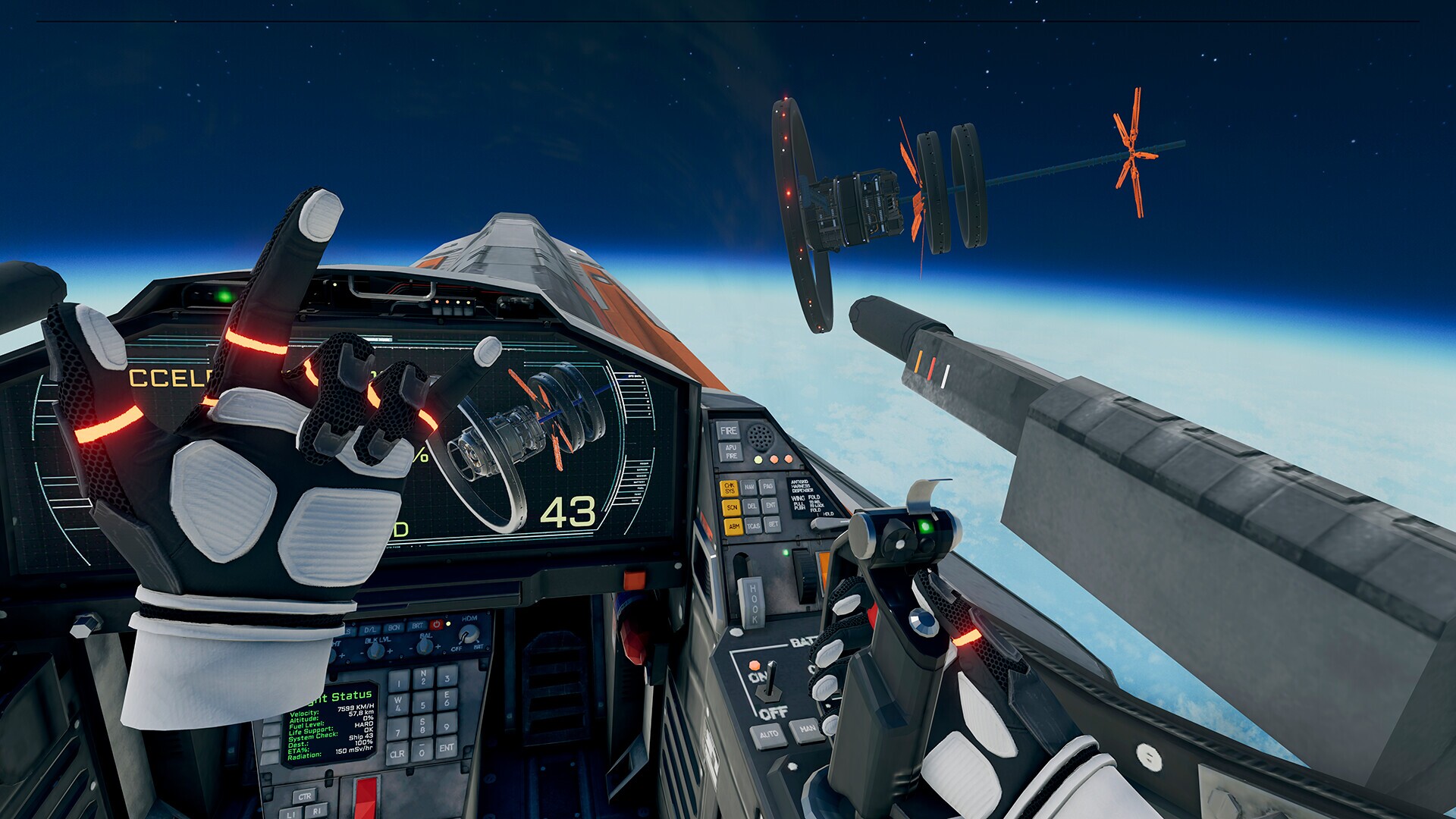
Task: Push the FIRE button on the side panel
Action: coord(728,431)
